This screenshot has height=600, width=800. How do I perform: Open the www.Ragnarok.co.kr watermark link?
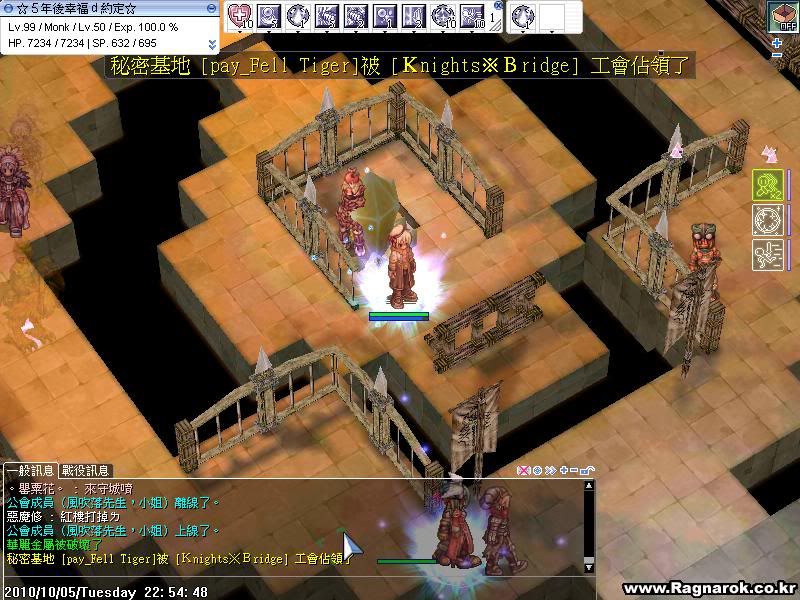(x=707, y=589)
